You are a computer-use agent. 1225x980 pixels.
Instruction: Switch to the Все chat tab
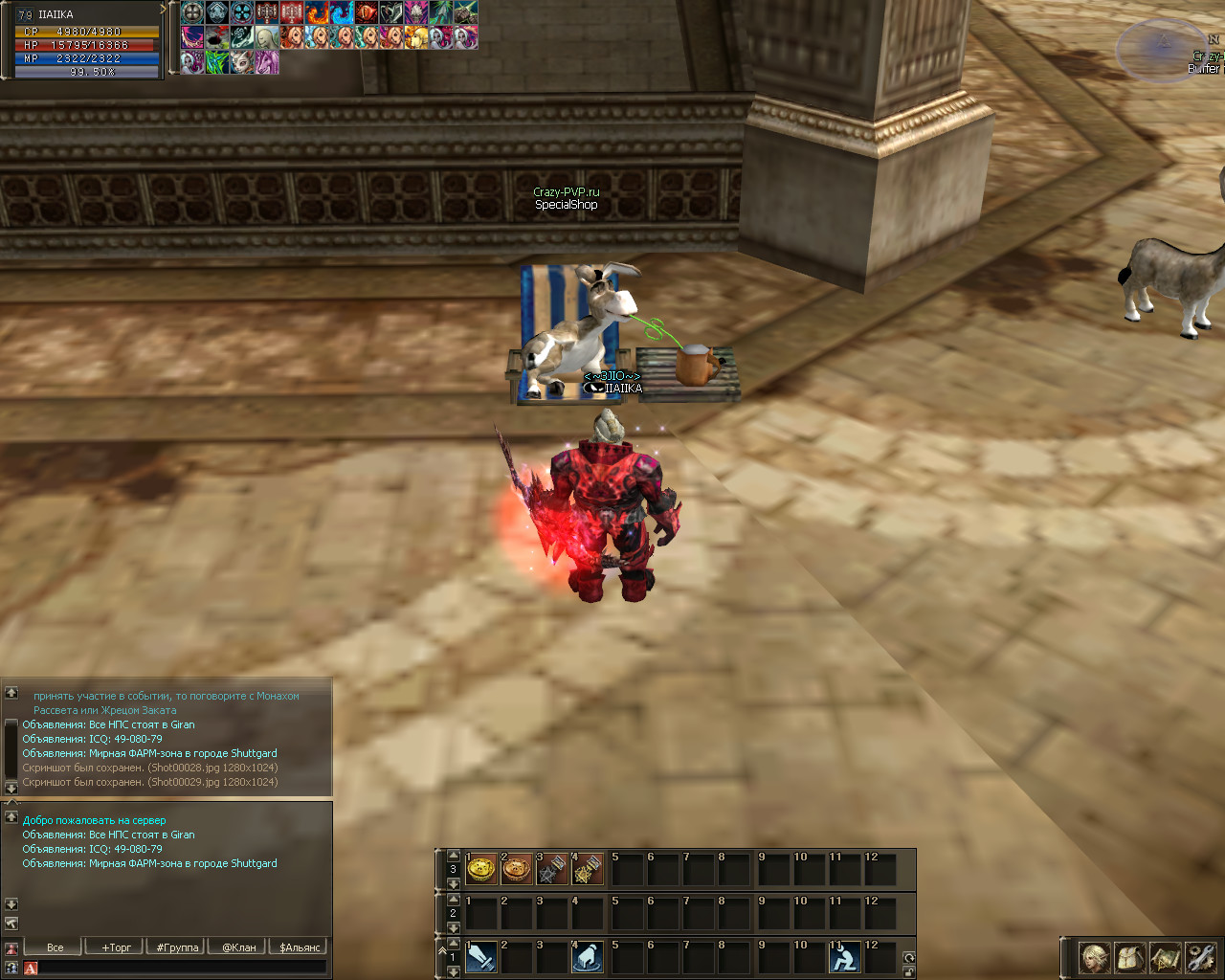[x=55, y=947]
